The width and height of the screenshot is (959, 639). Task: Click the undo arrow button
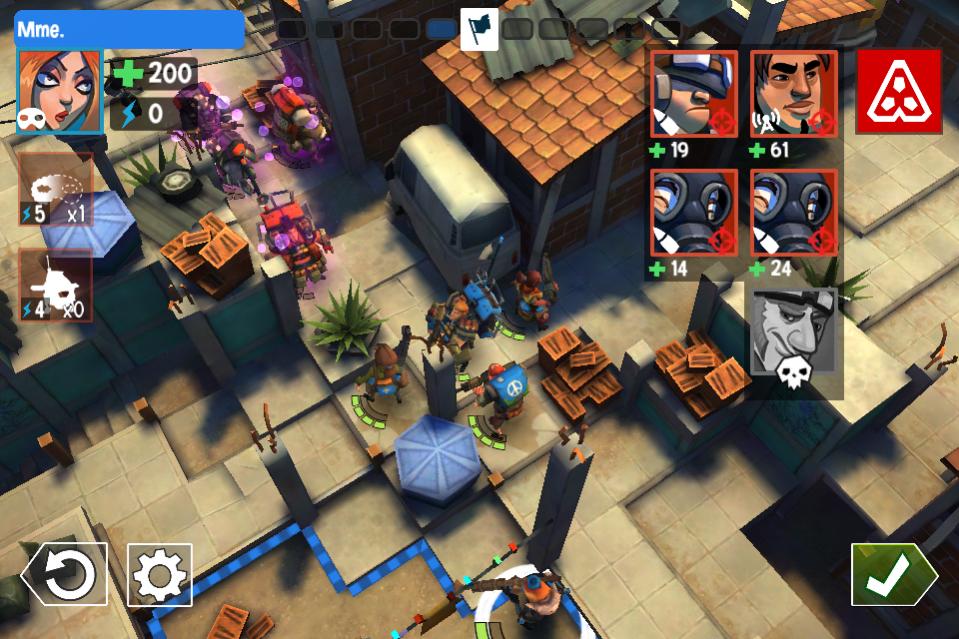(x=65, y=574)
